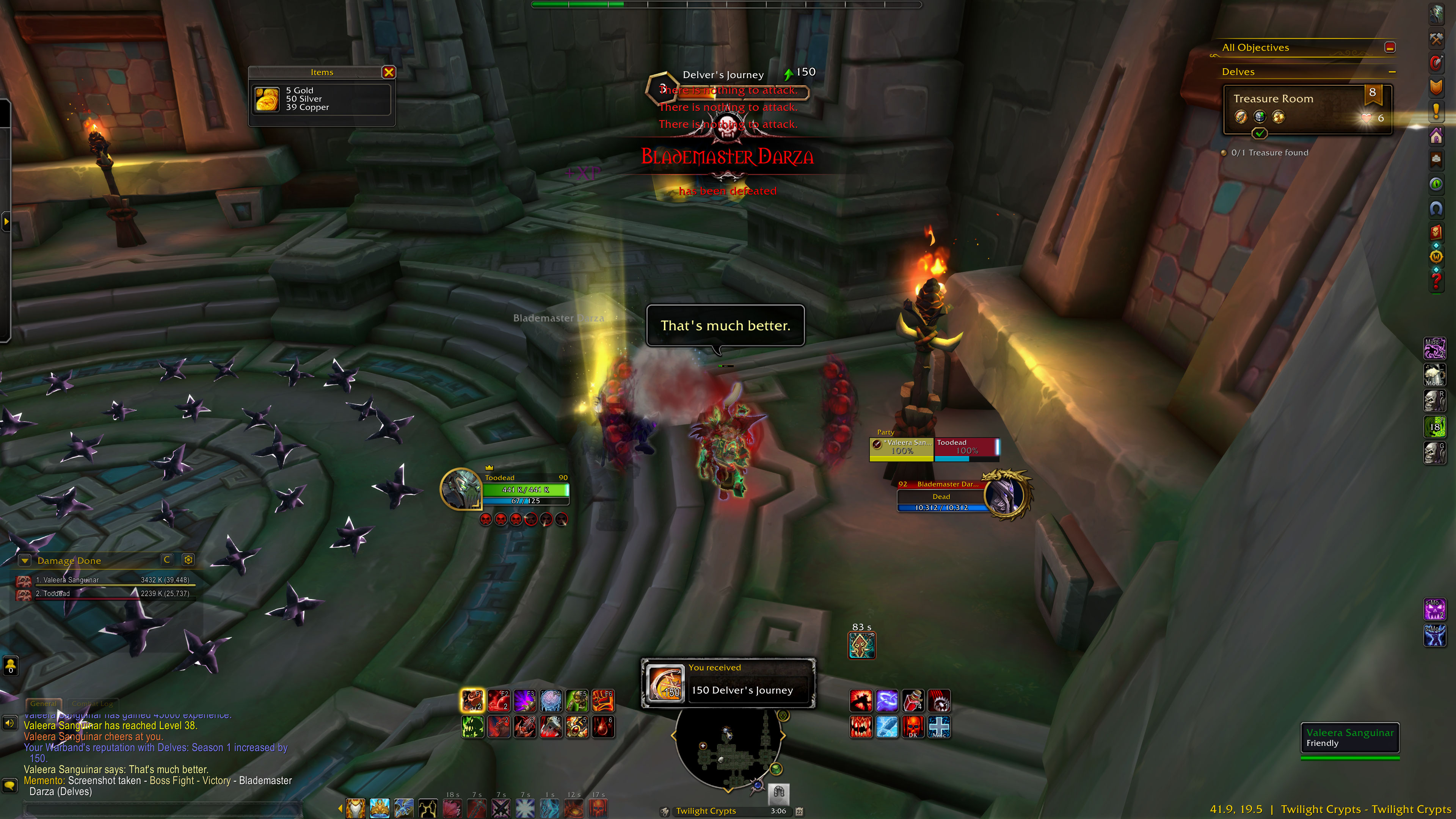
Task: Toggle the chat voice speaker button
Action: tap(9, 723)
